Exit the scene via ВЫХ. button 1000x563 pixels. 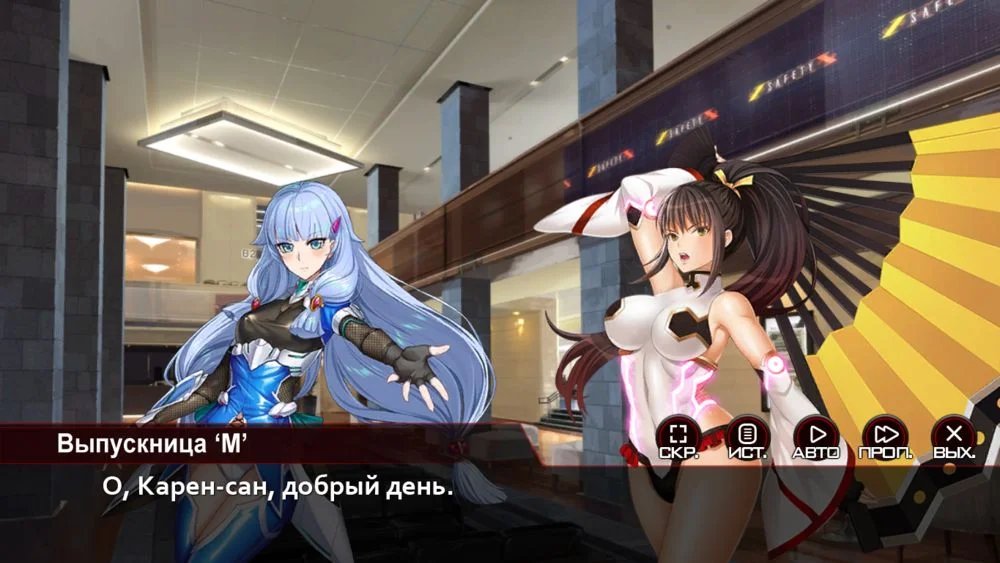tap(954, 436)
